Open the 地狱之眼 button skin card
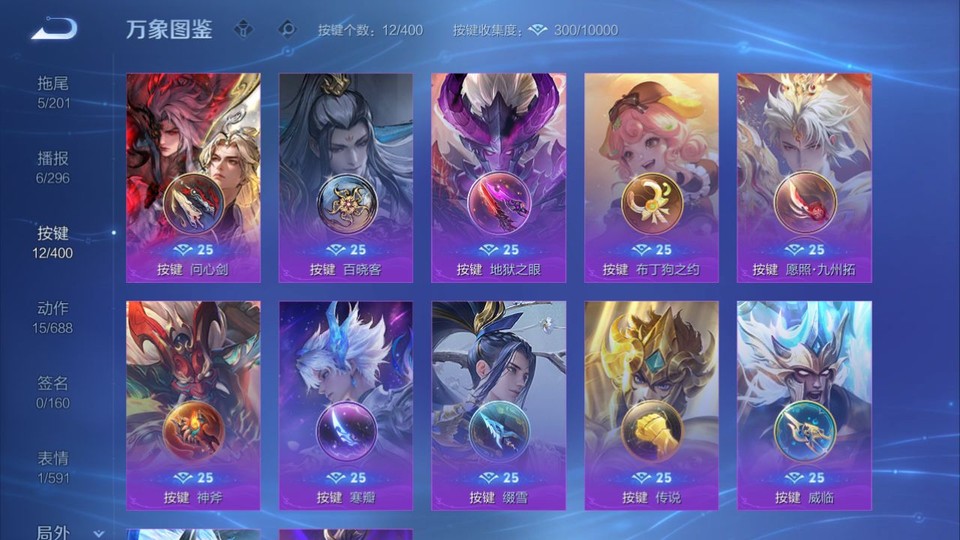This screenshot has height=540, width=960. [x=498, y=178]
